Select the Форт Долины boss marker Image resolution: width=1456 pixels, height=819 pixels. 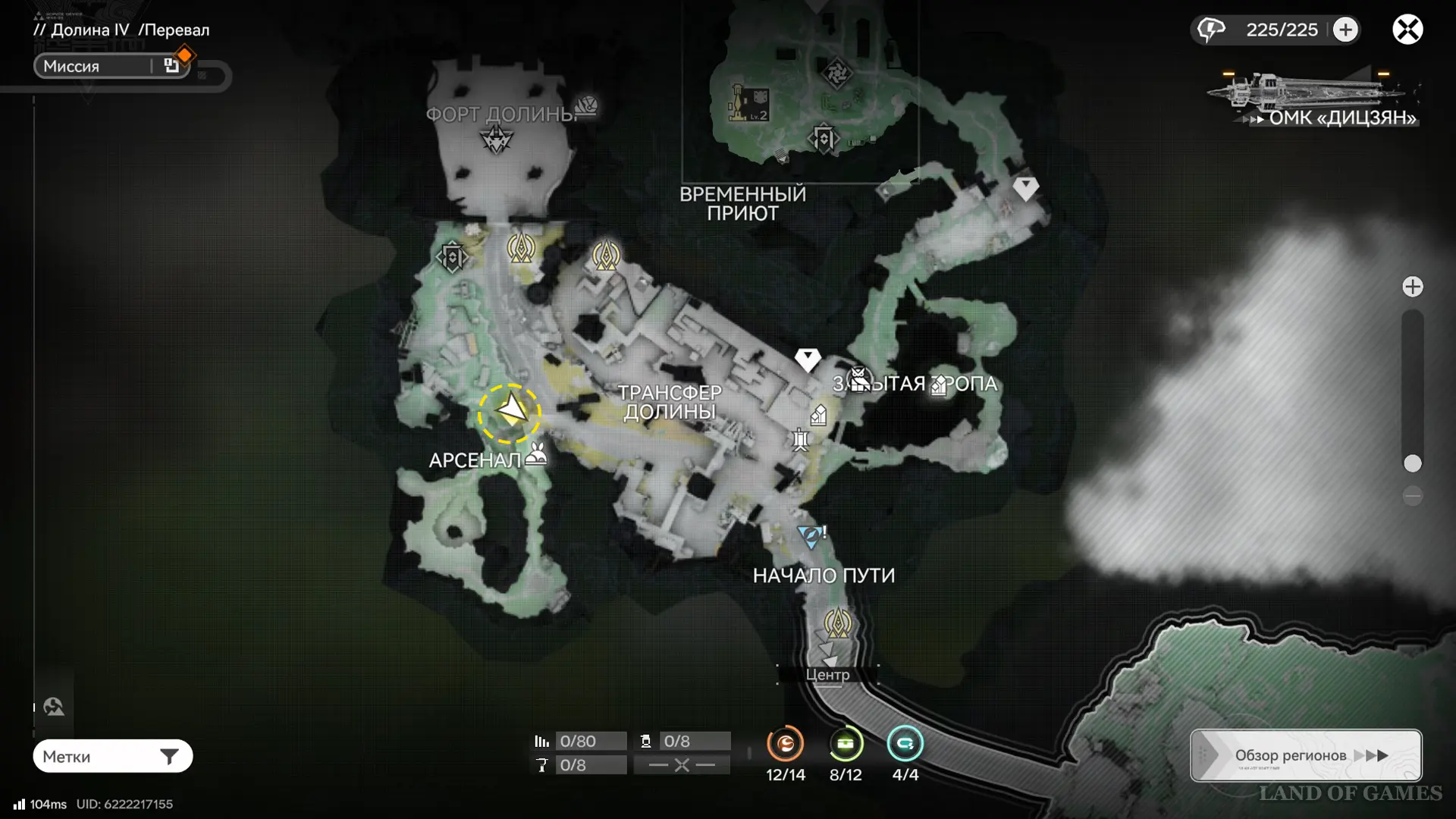coord(497,140)
